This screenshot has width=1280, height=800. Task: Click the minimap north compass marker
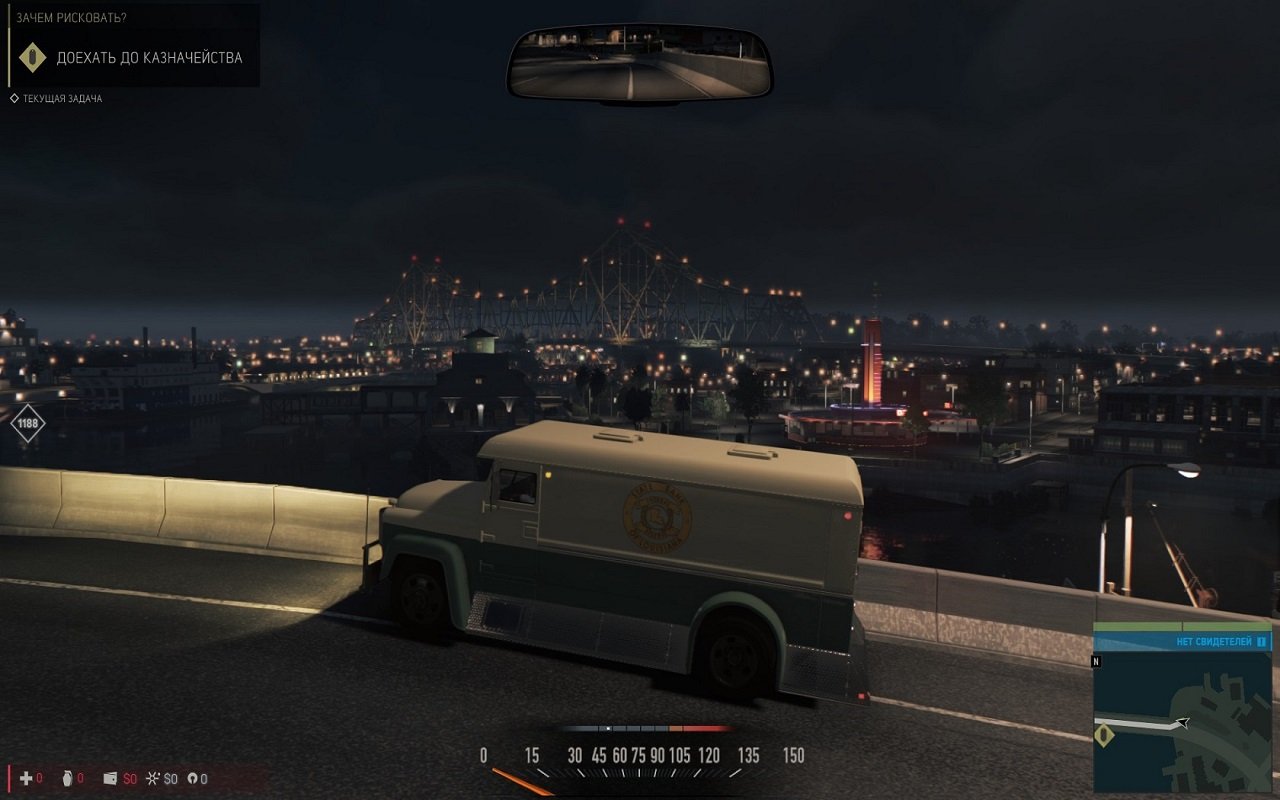1096,661
